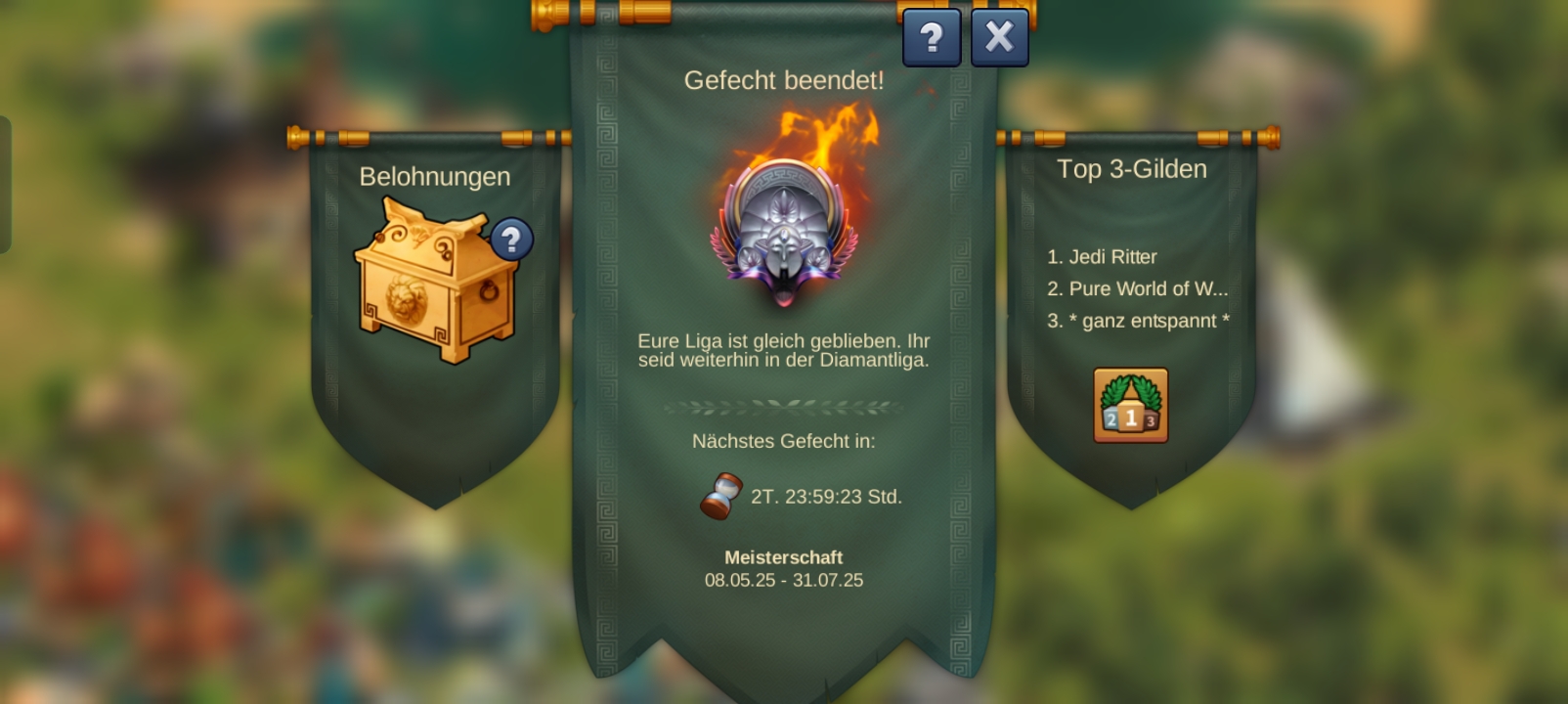Select guild 'Jedi Ritter' in the ranking
The image size is (1568, 704).
tap(1102, 257)
